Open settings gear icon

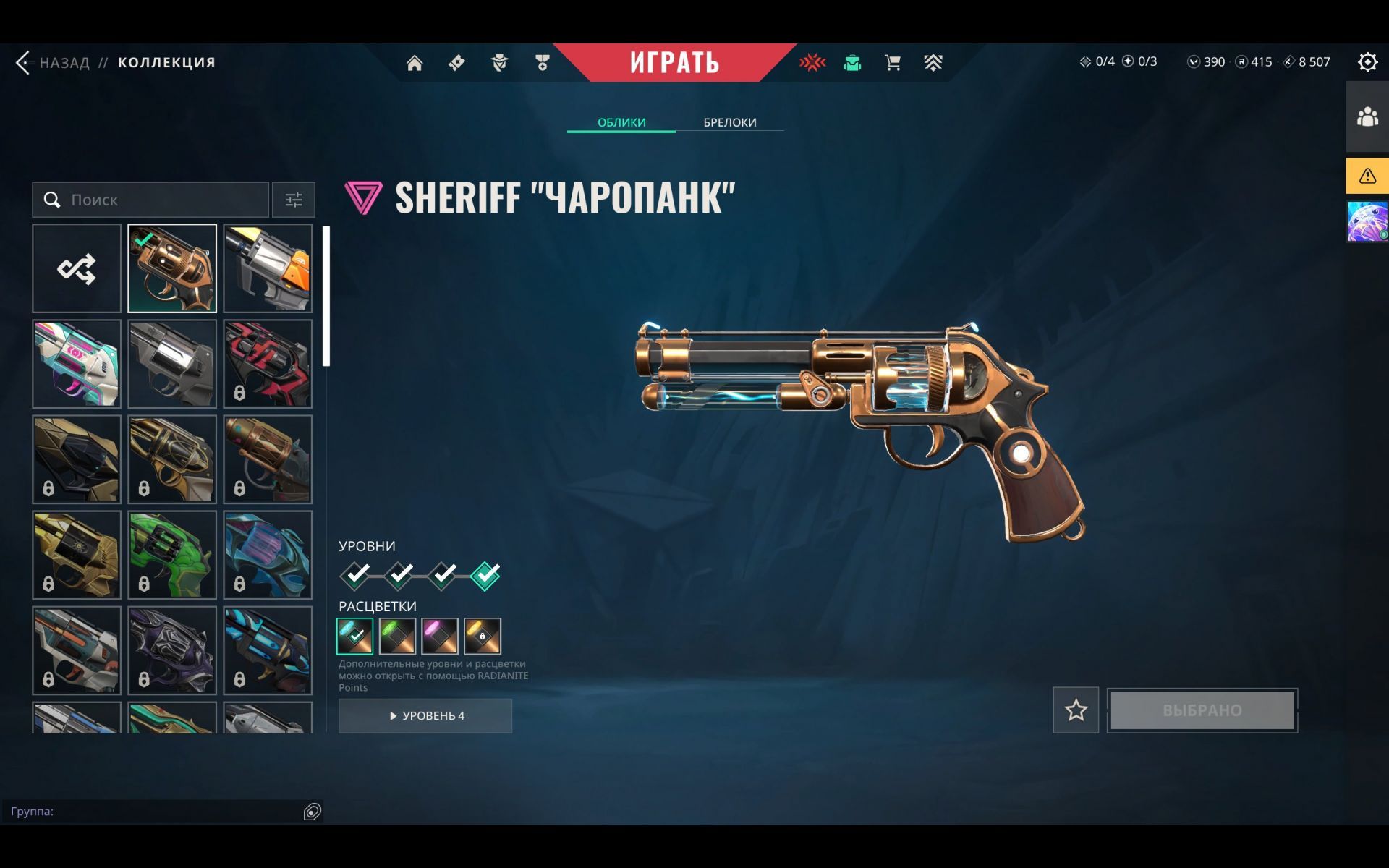[1367, 62]
